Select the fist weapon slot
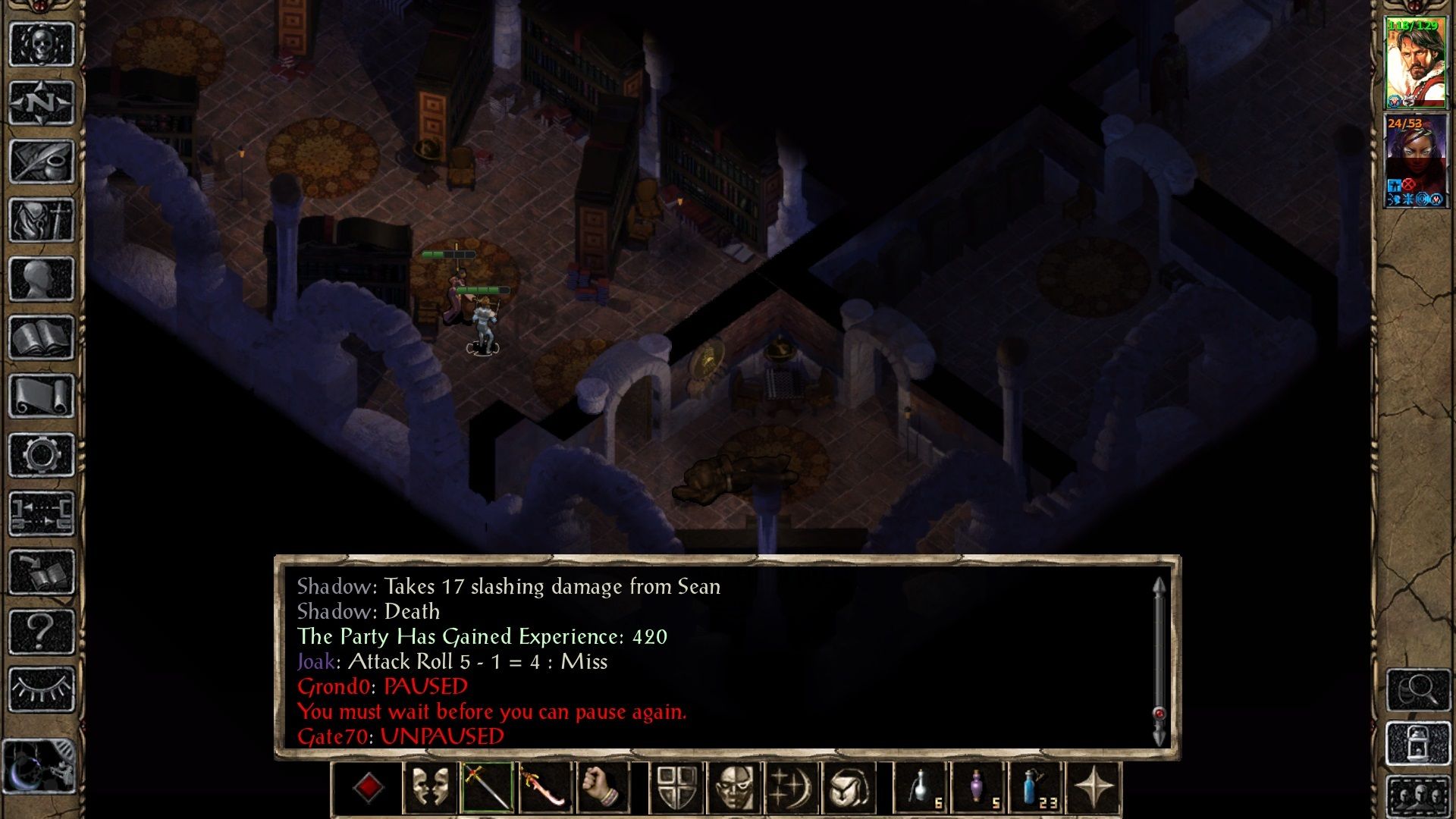The width and height of the screenshot is (1456, 819). tap(604, 788)
